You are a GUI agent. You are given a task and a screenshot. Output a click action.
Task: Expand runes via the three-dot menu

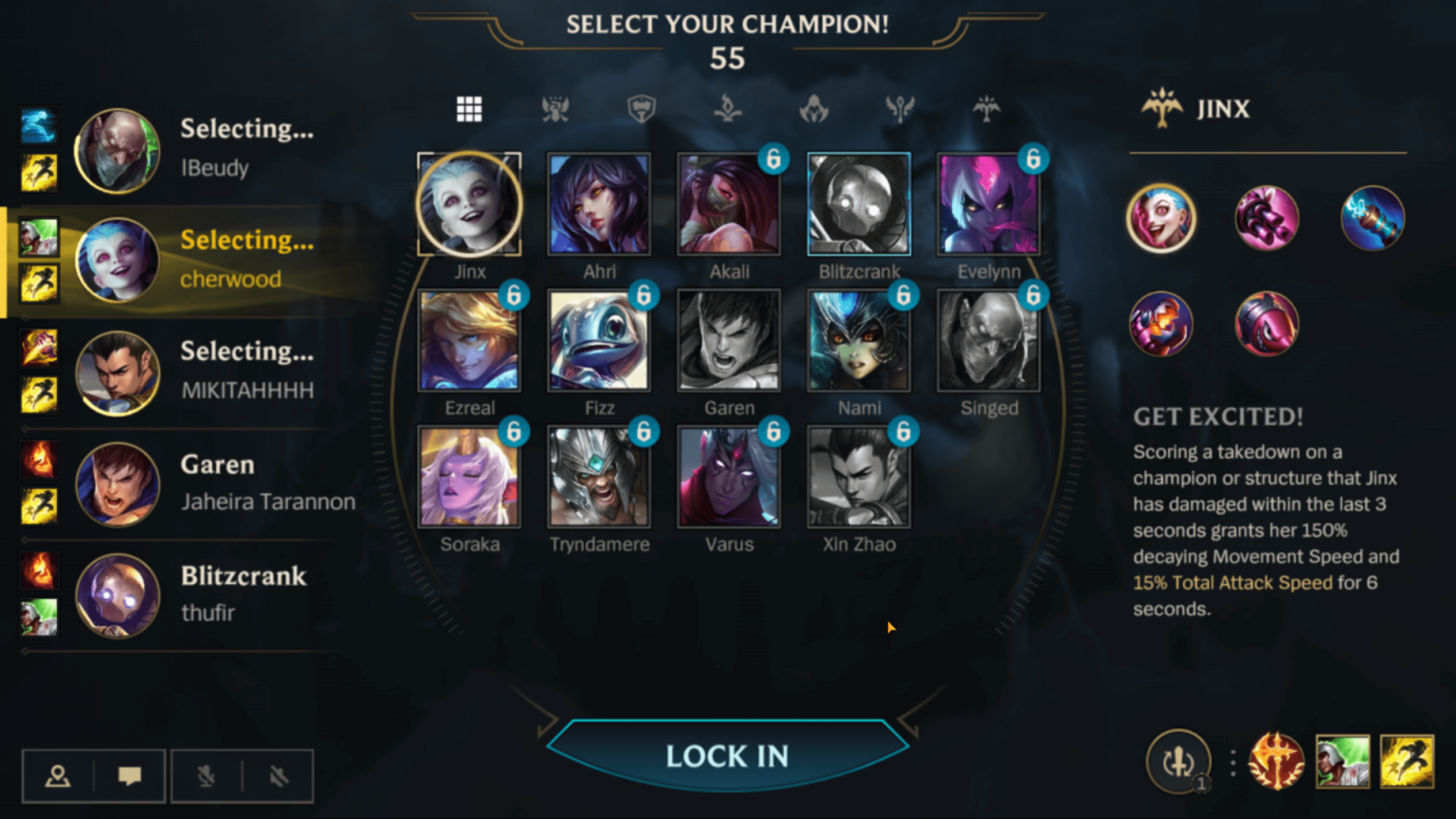tap(1232, 760)
